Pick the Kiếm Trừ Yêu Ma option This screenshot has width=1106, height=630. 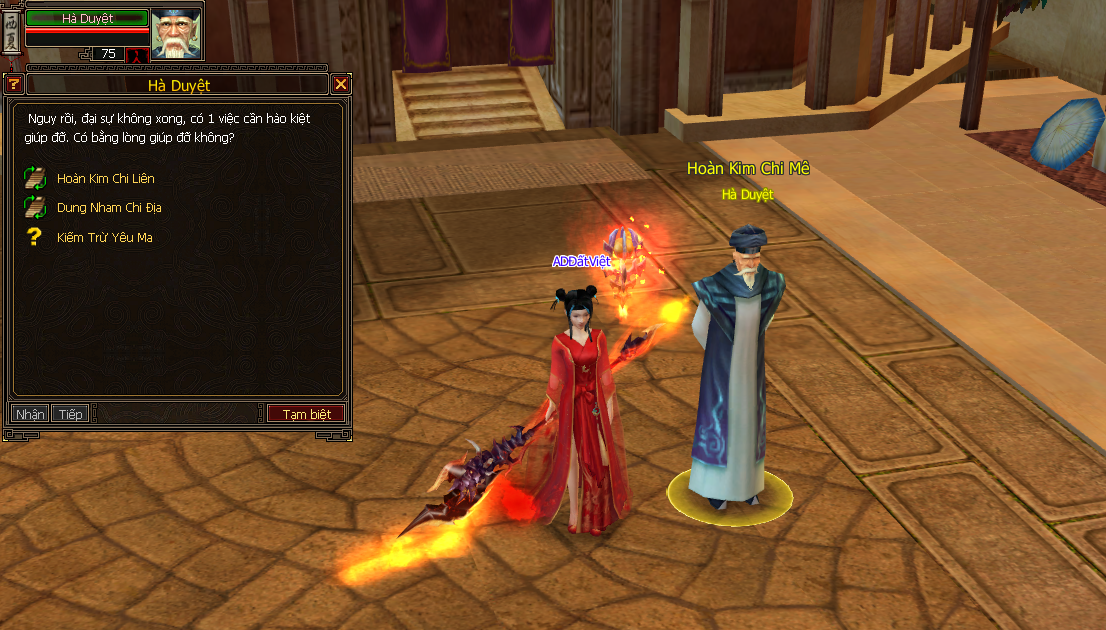point(104,237)
